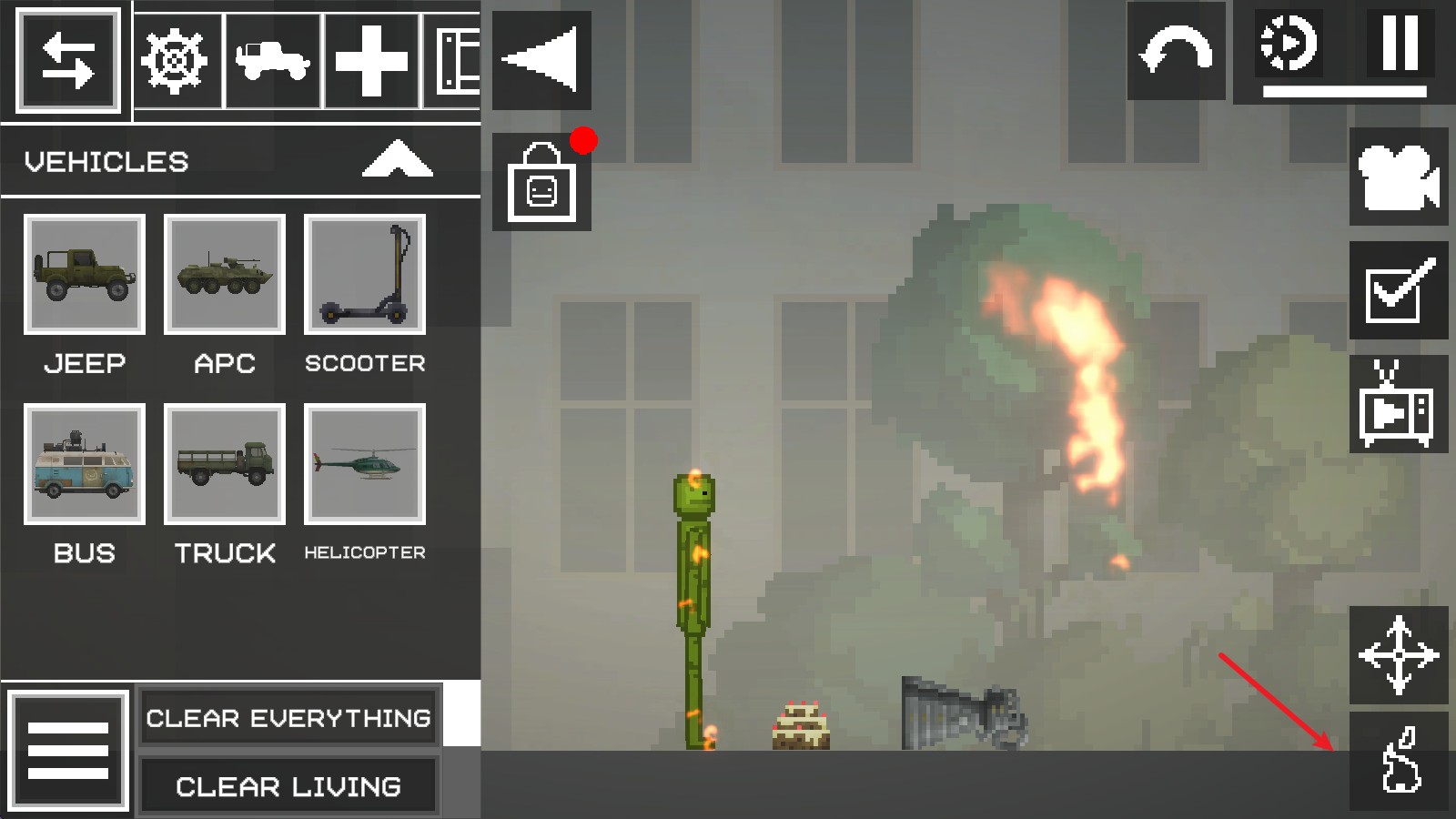1456x819 pixels.
Task: Switch to the vehicles category tab
Action: click(273, 61)
